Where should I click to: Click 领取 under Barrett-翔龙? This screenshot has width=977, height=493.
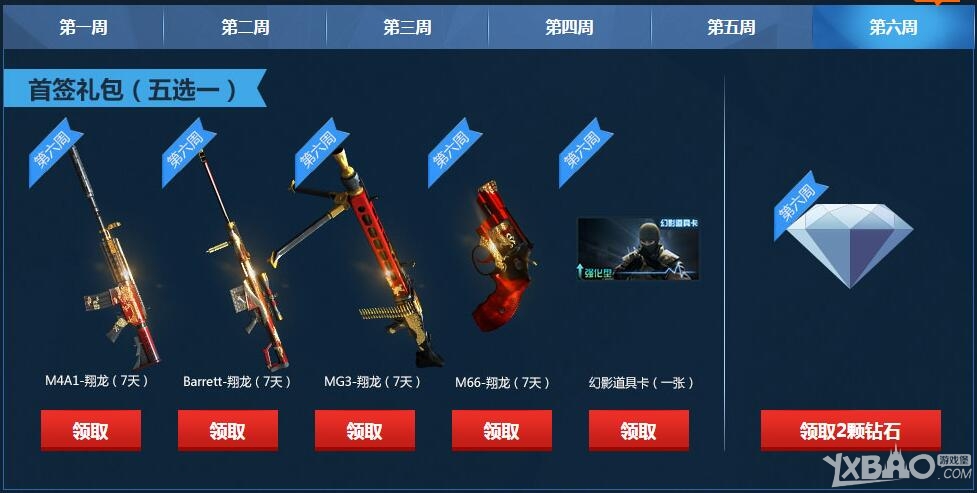(228, 431)
